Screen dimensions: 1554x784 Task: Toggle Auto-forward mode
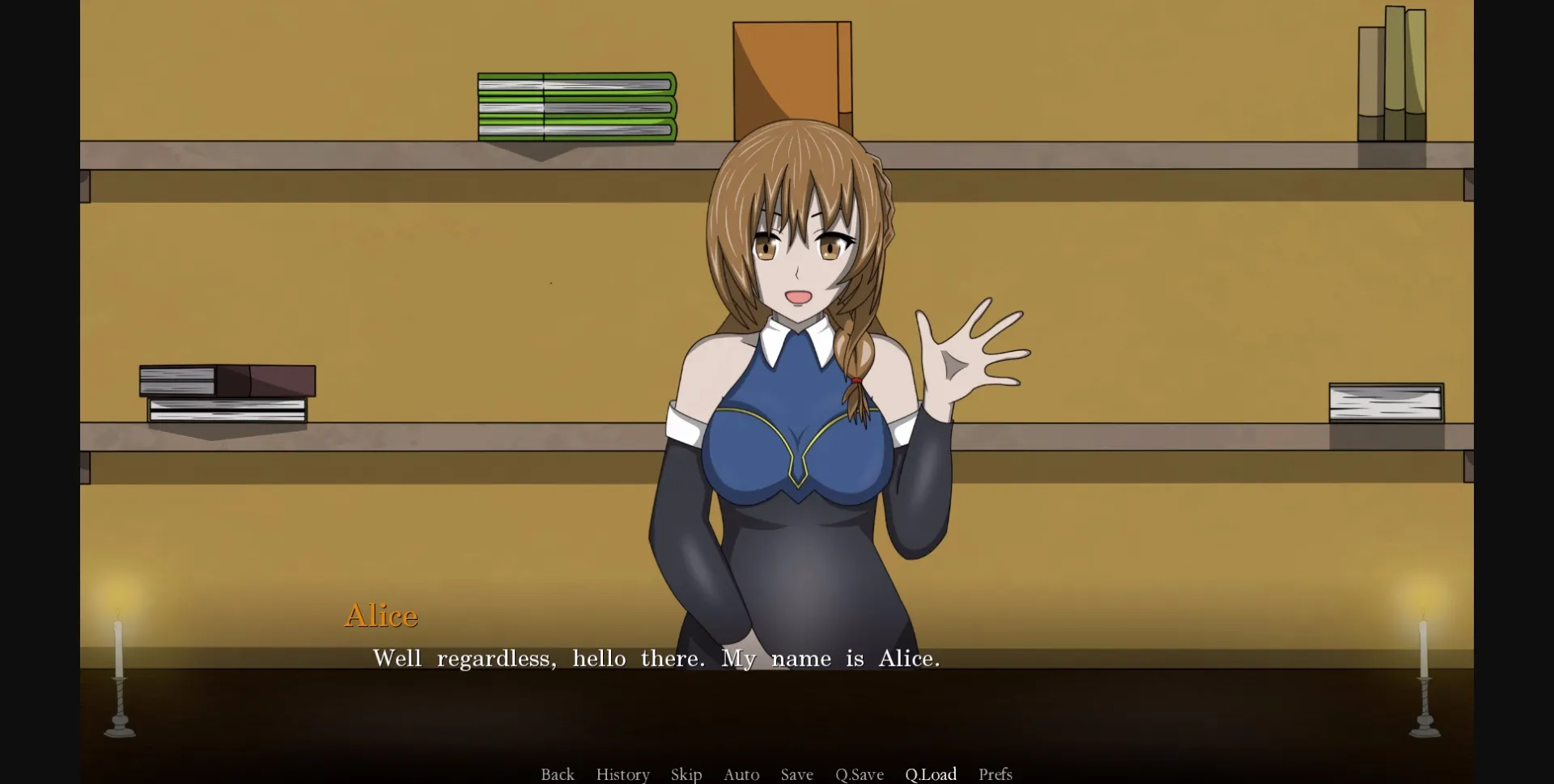point(741,774)
